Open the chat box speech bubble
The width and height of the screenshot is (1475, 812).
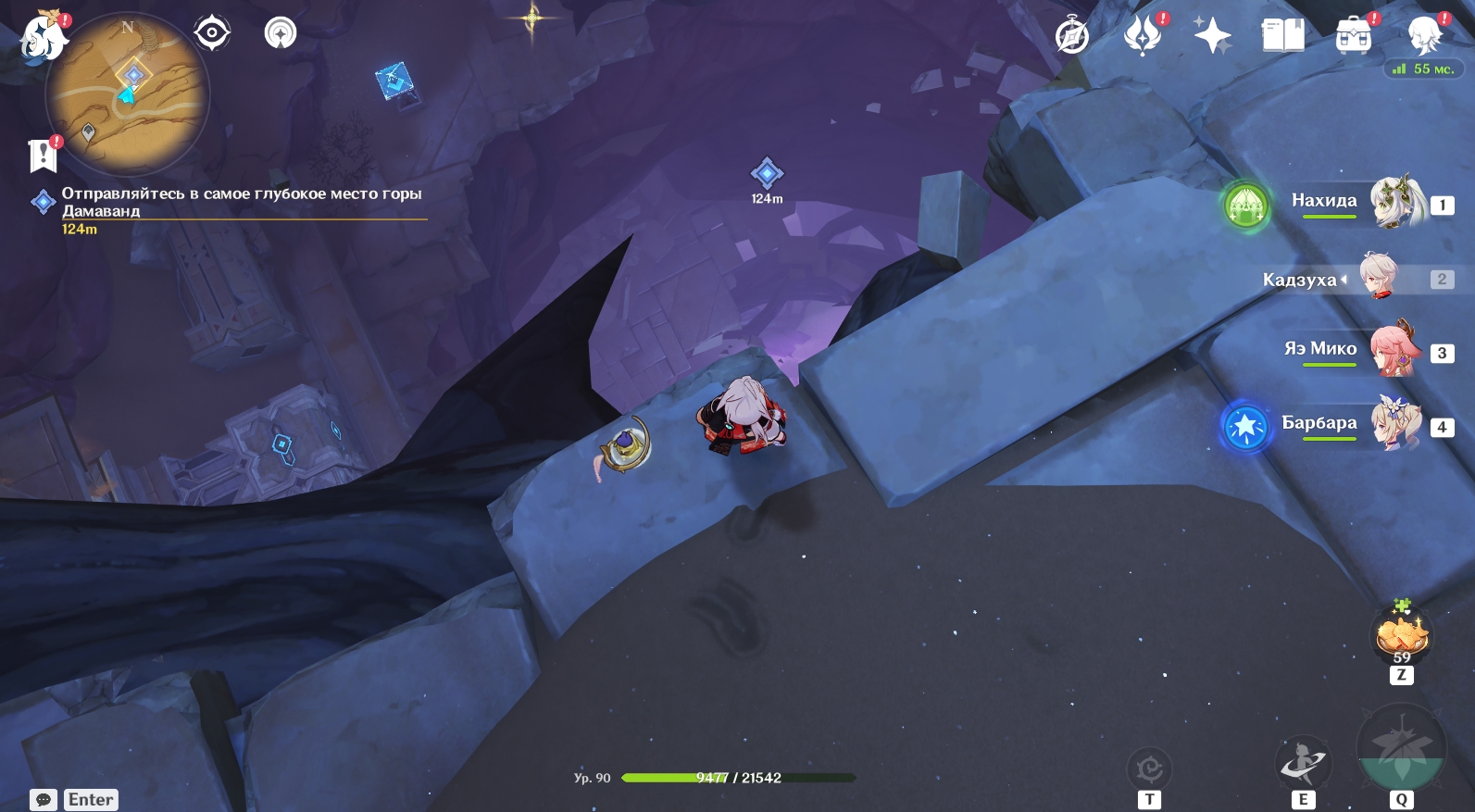tap(44, 800)
